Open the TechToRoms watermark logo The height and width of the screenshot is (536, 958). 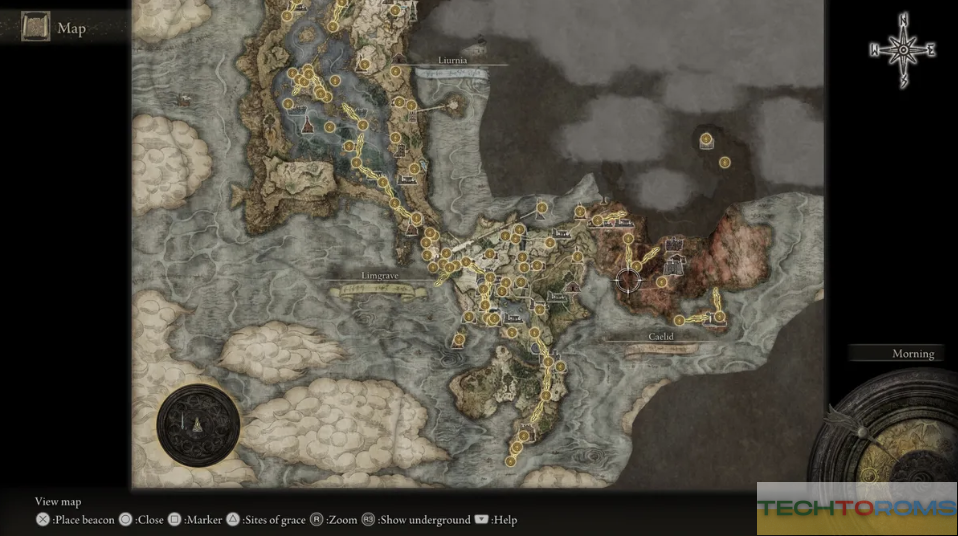(x=856, y=509)
